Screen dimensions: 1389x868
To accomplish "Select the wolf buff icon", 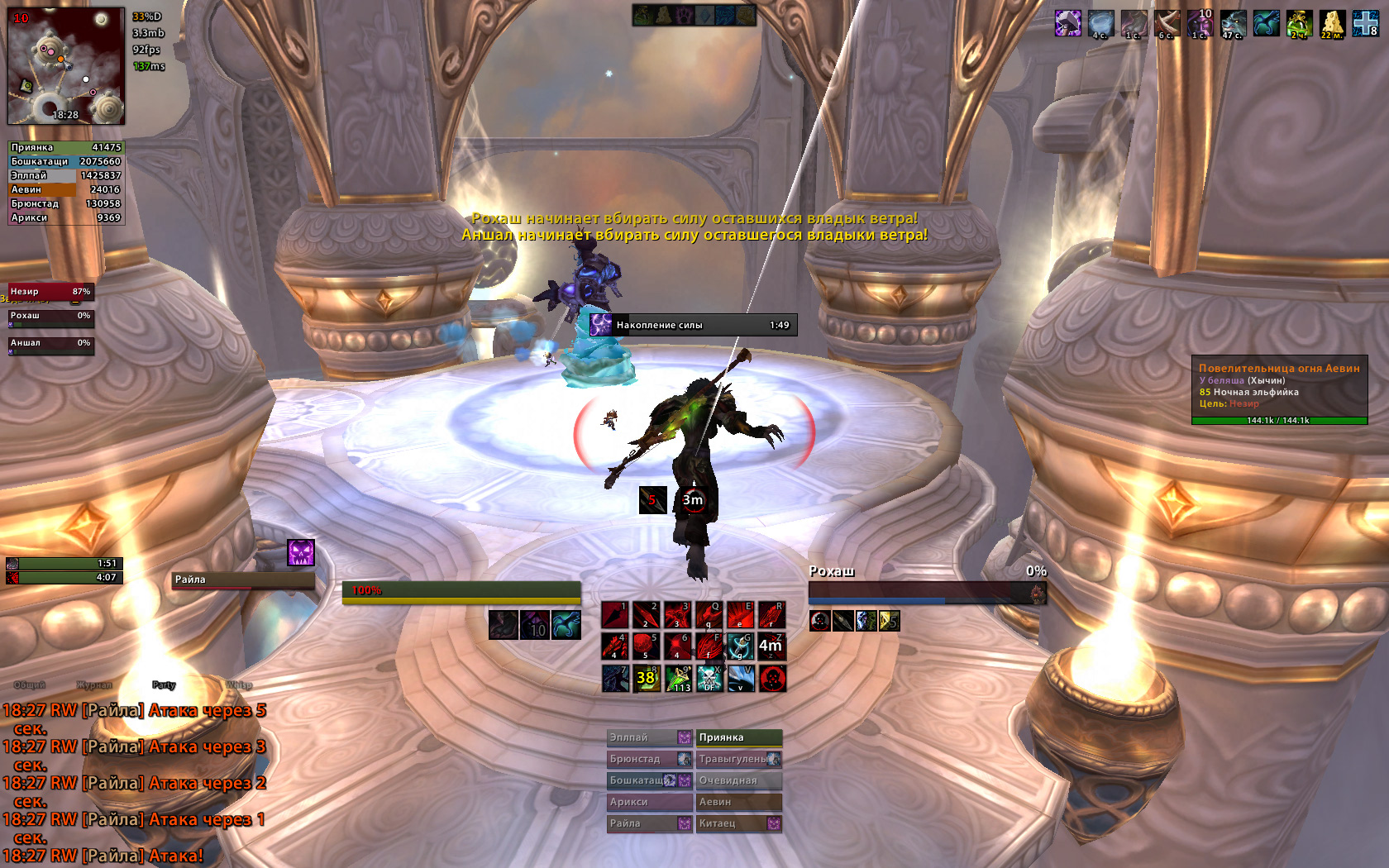I will [1233, 24].
